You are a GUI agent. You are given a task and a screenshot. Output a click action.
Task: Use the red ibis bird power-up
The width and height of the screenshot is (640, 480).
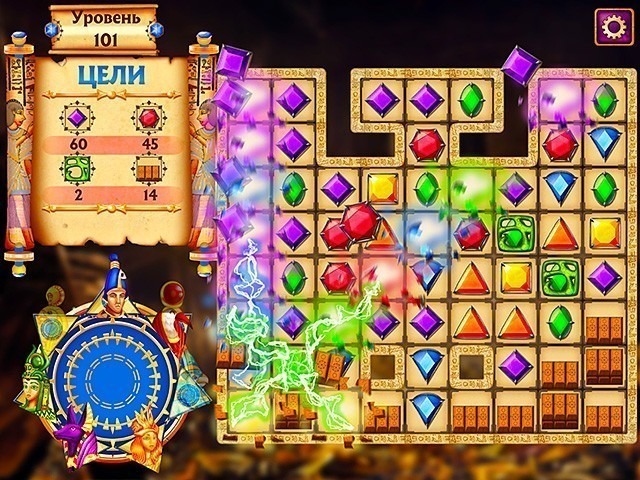[x=177, y=320]
